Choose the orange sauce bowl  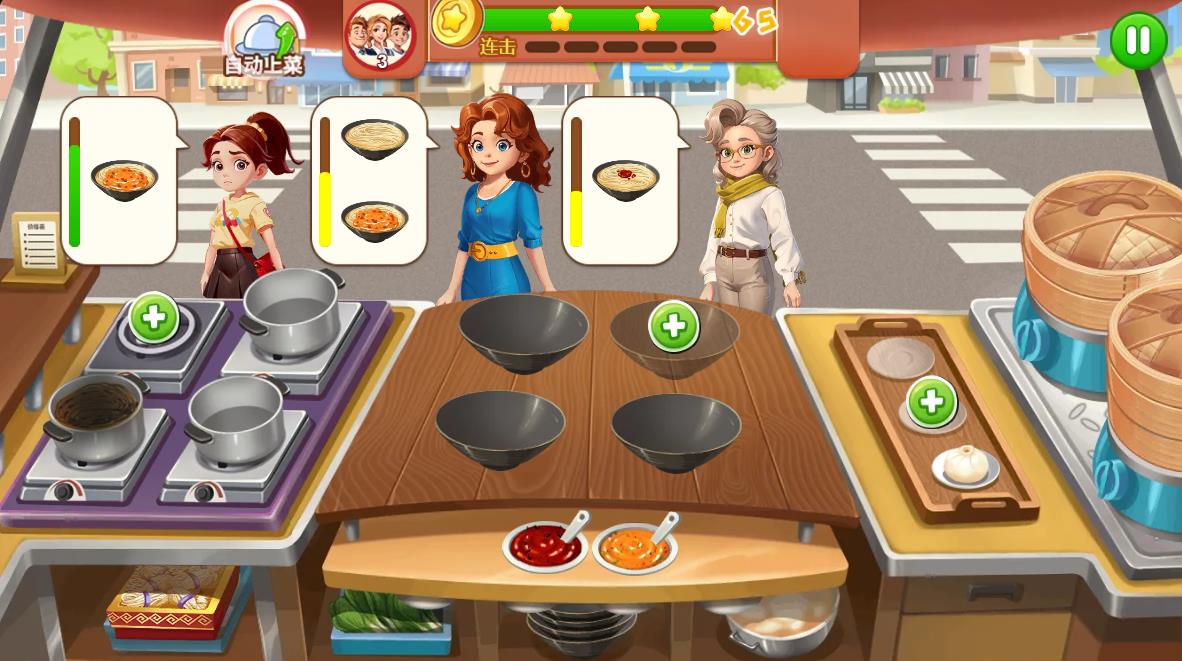click(634, 548)
